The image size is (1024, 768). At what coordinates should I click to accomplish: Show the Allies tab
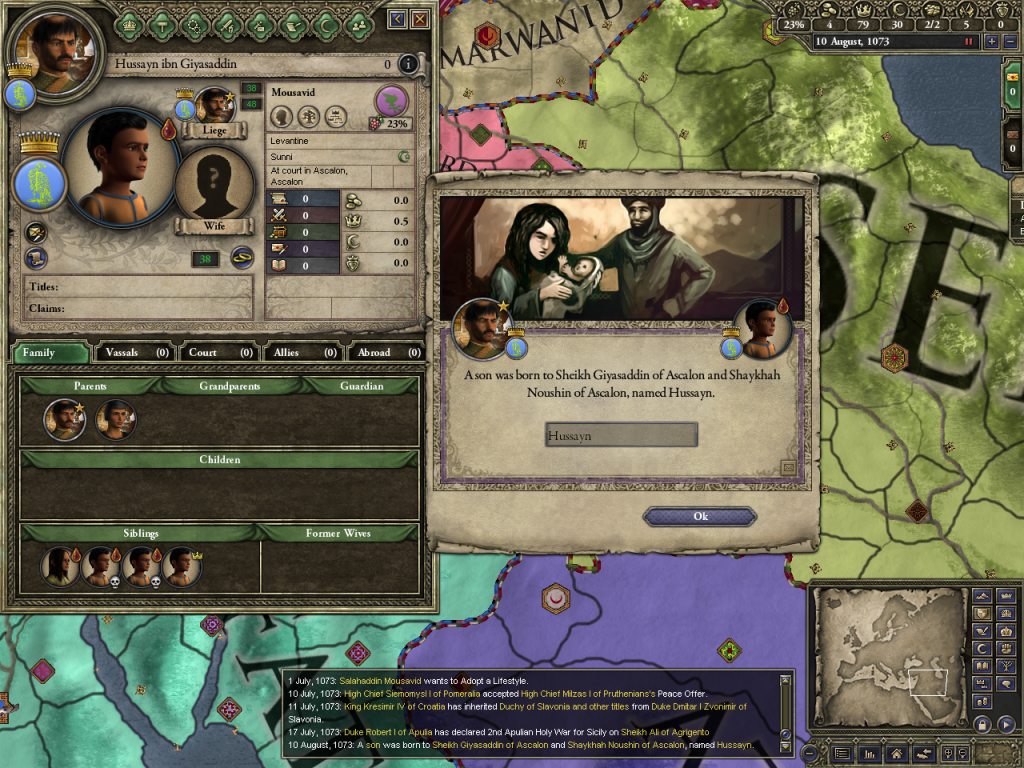point(301,352)
